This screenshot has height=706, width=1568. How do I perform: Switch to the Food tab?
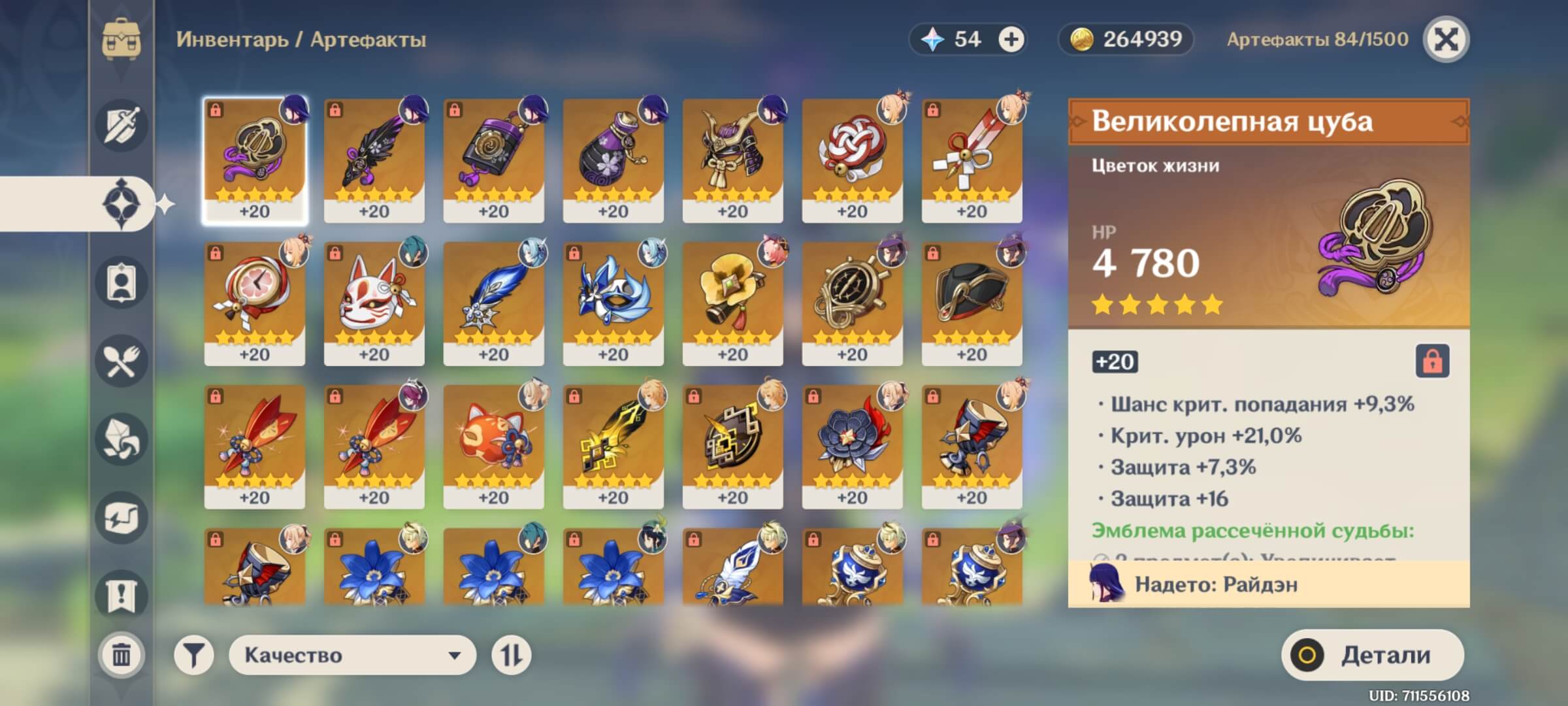pos(122,361)
